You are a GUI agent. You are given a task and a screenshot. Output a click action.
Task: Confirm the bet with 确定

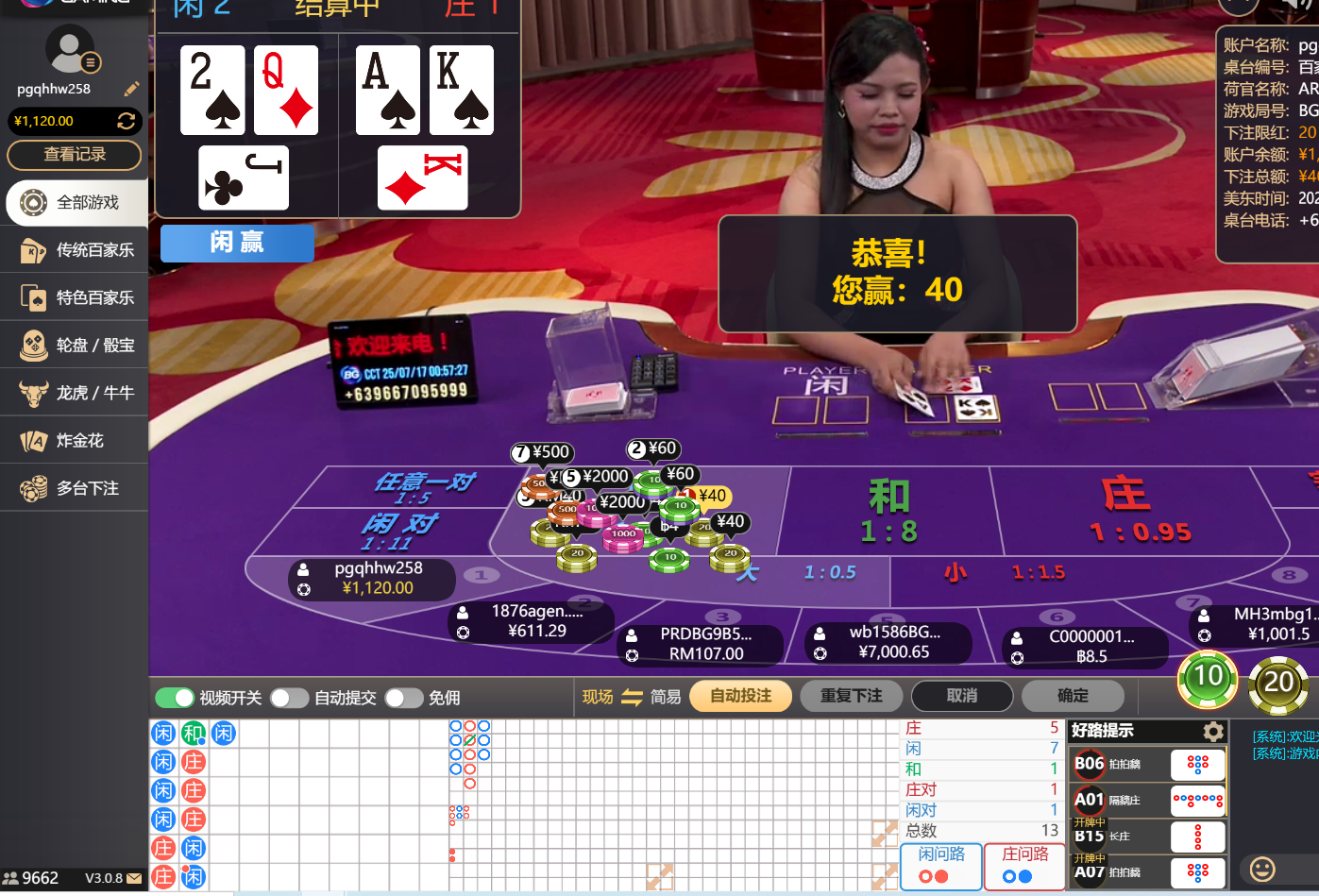[1072, 696]
